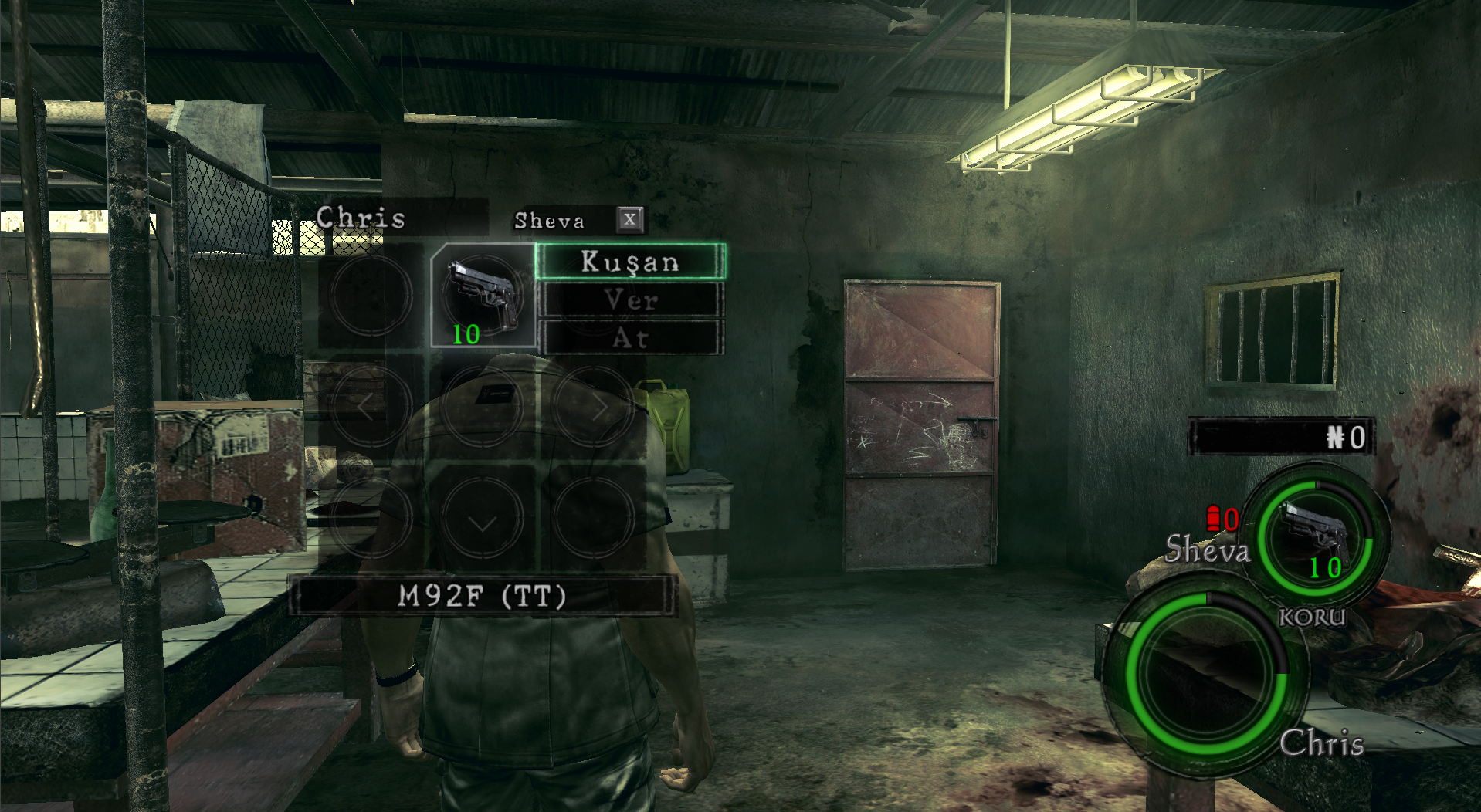
Task: Choose the Kuşan equip option
Action: tap(630, 262)
